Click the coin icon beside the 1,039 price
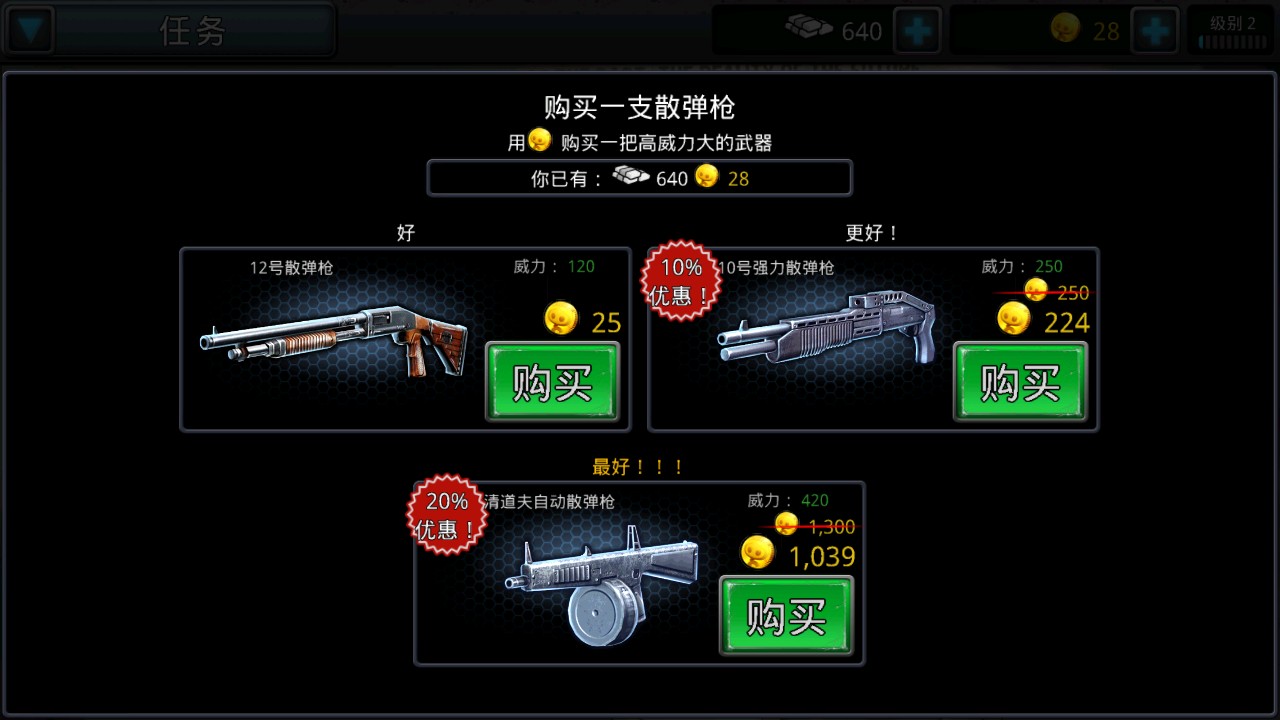The image size is (1280, 720). [757, 551]
